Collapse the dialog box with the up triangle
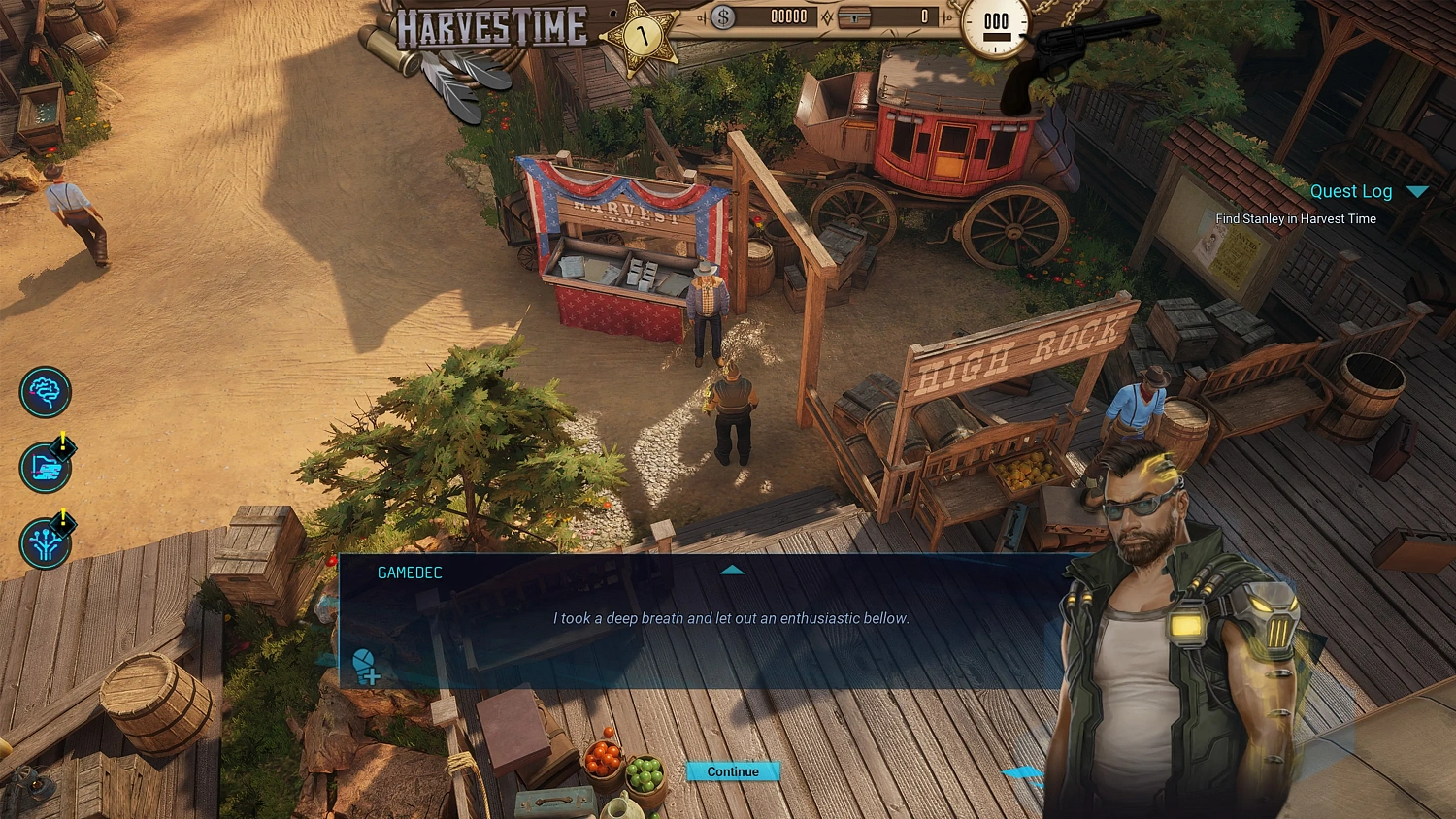Image resolution: width=1456 pixels, height=819 pixels. (733, 570)
